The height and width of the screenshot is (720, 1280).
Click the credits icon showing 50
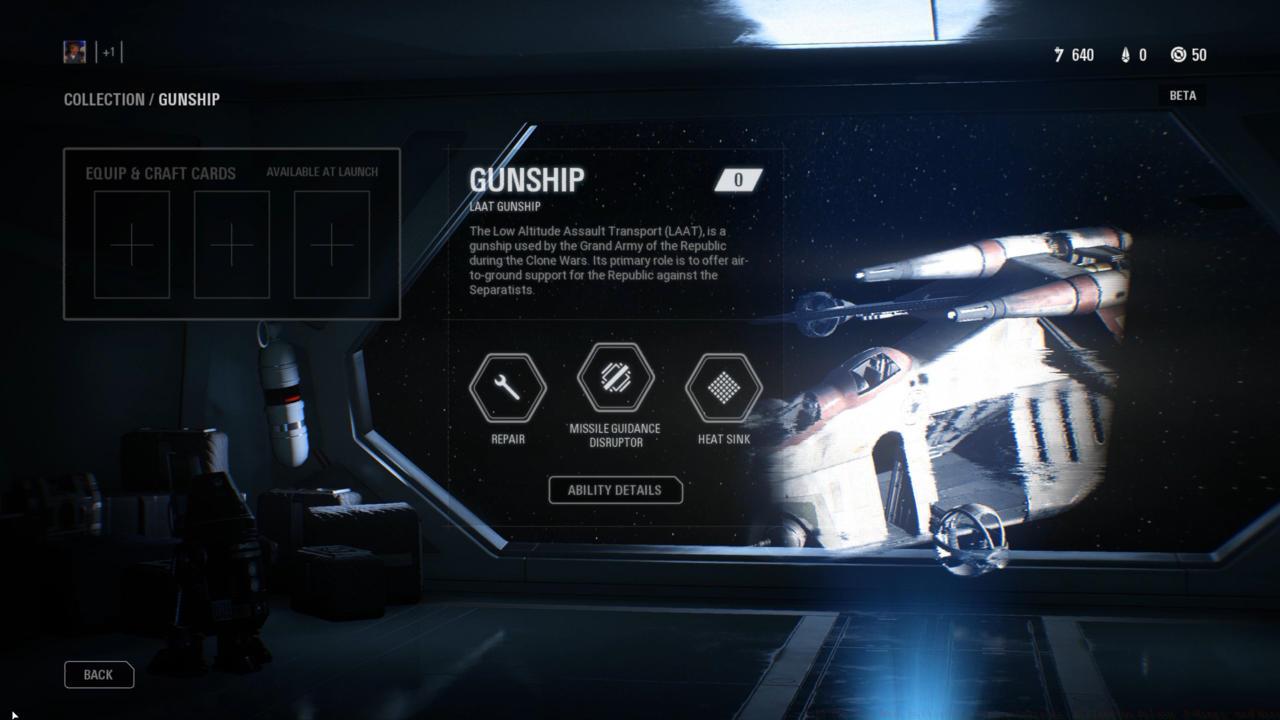(1177, 55)
